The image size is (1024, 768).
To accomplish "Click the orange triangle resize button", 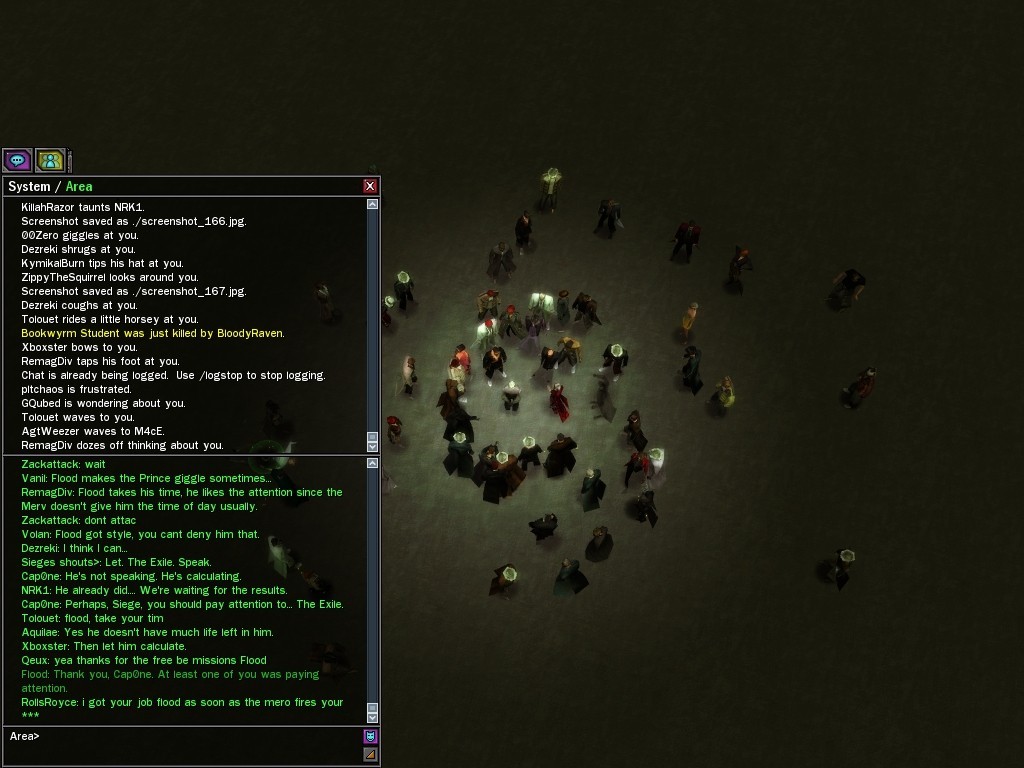I will [x=370, y=754].
